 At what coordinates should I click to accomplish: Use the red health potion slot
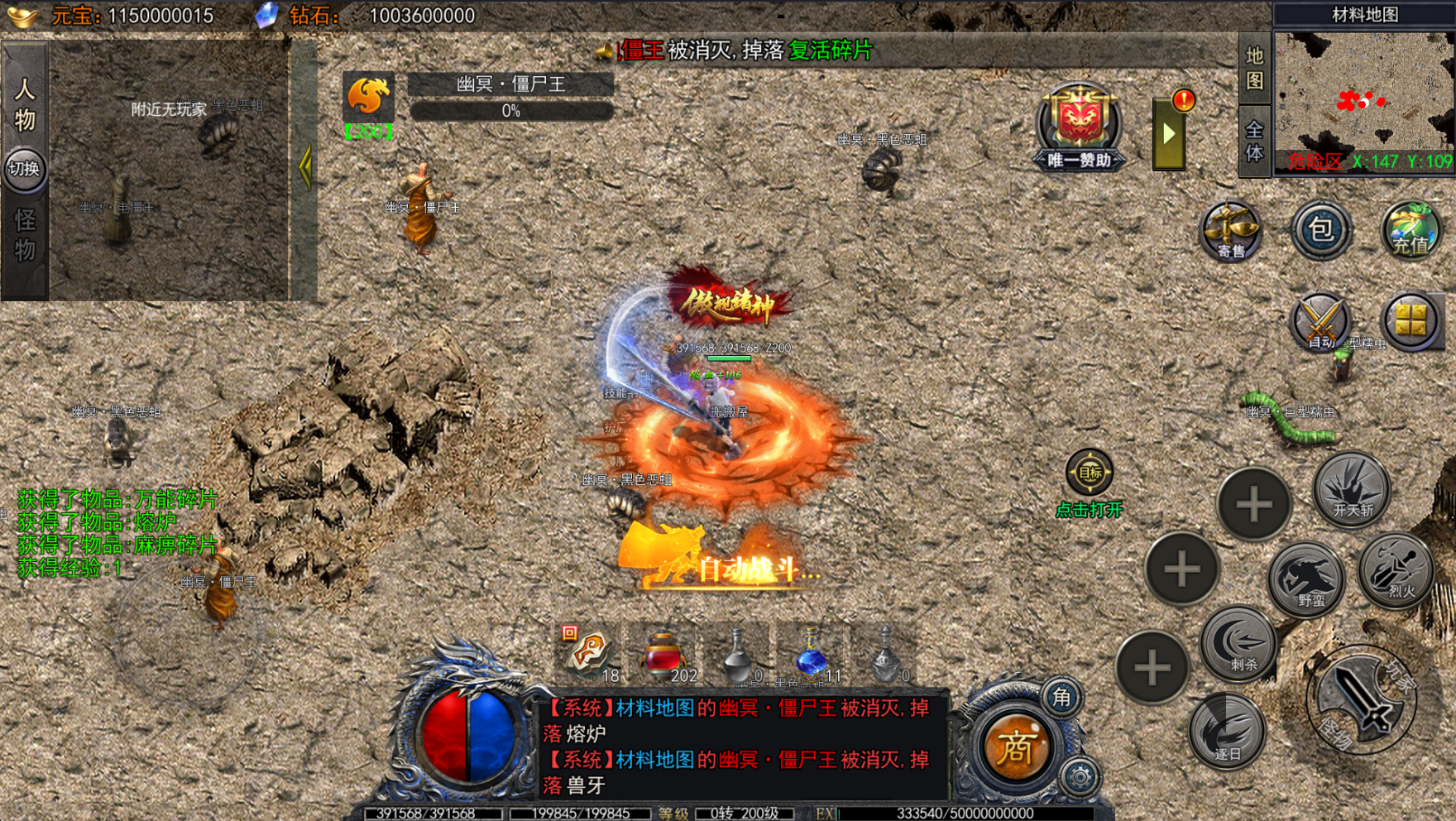tap(663, 655)
